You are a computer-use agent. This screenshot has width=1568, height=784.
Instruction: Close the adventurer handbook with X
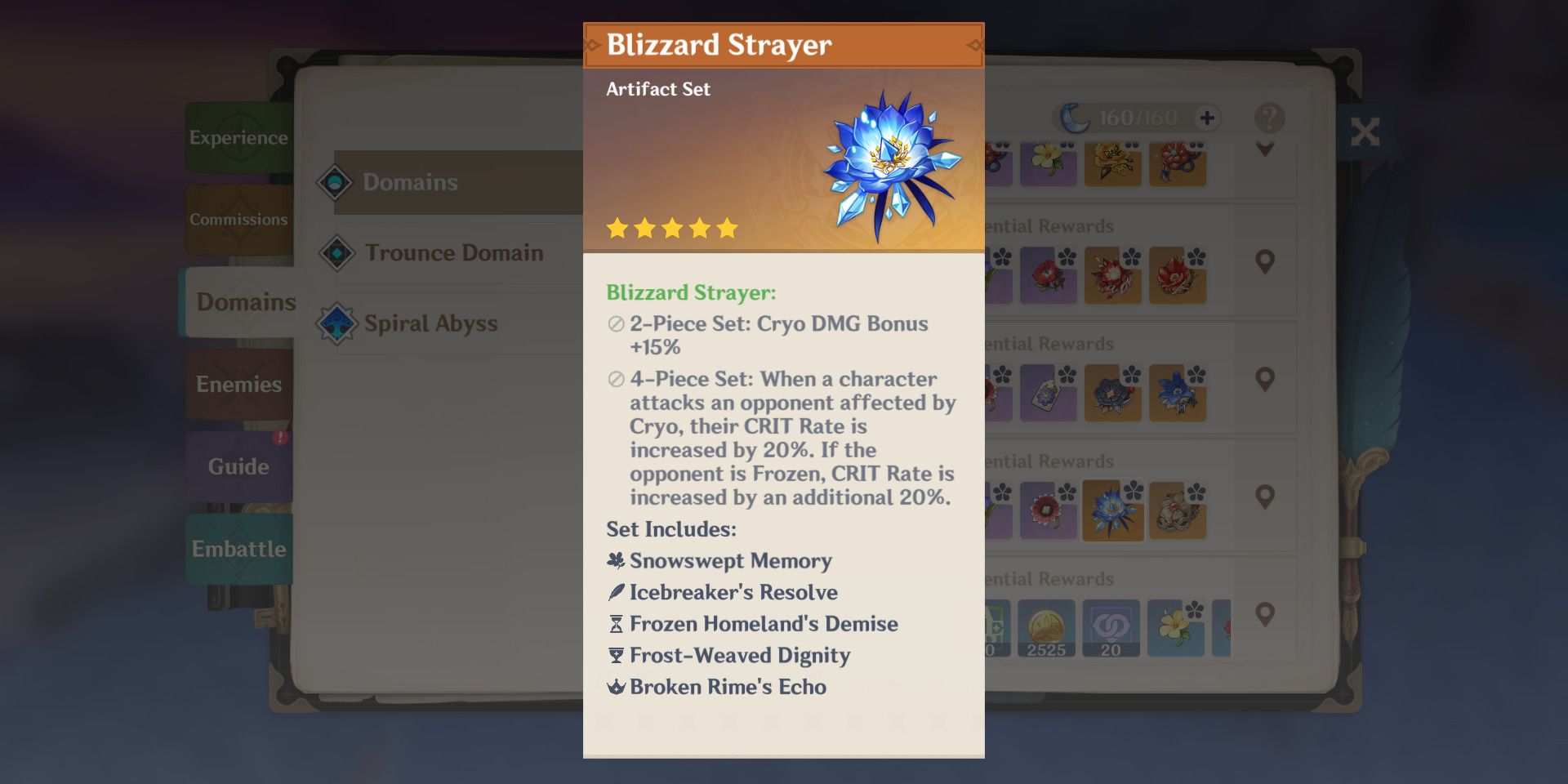pos(1365,131)
